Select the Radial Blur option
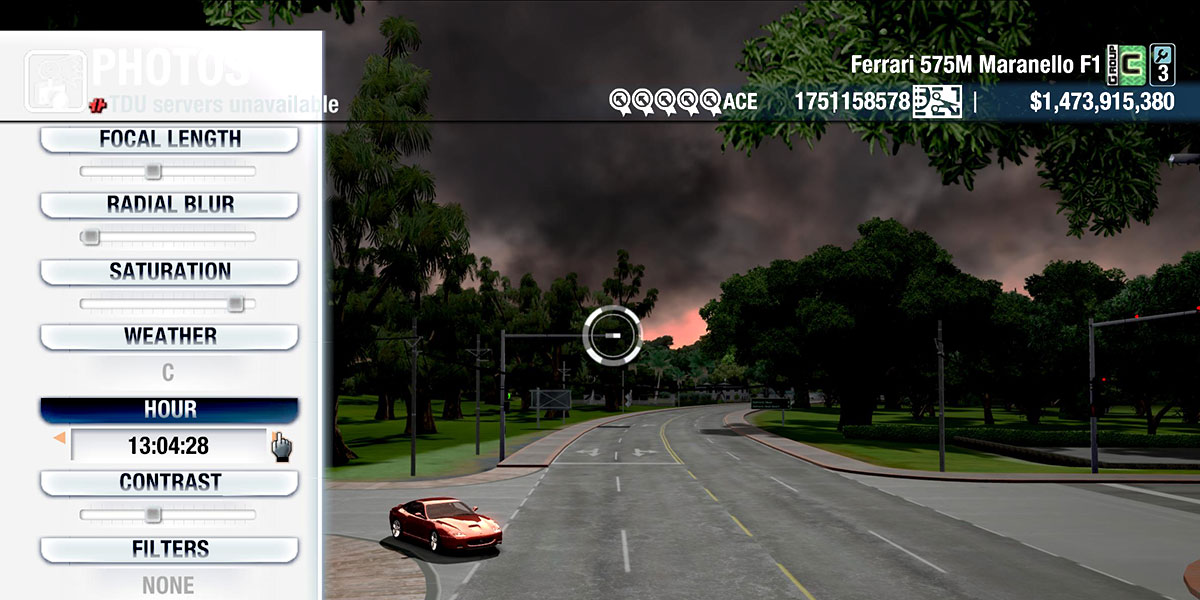 point(169,205)
